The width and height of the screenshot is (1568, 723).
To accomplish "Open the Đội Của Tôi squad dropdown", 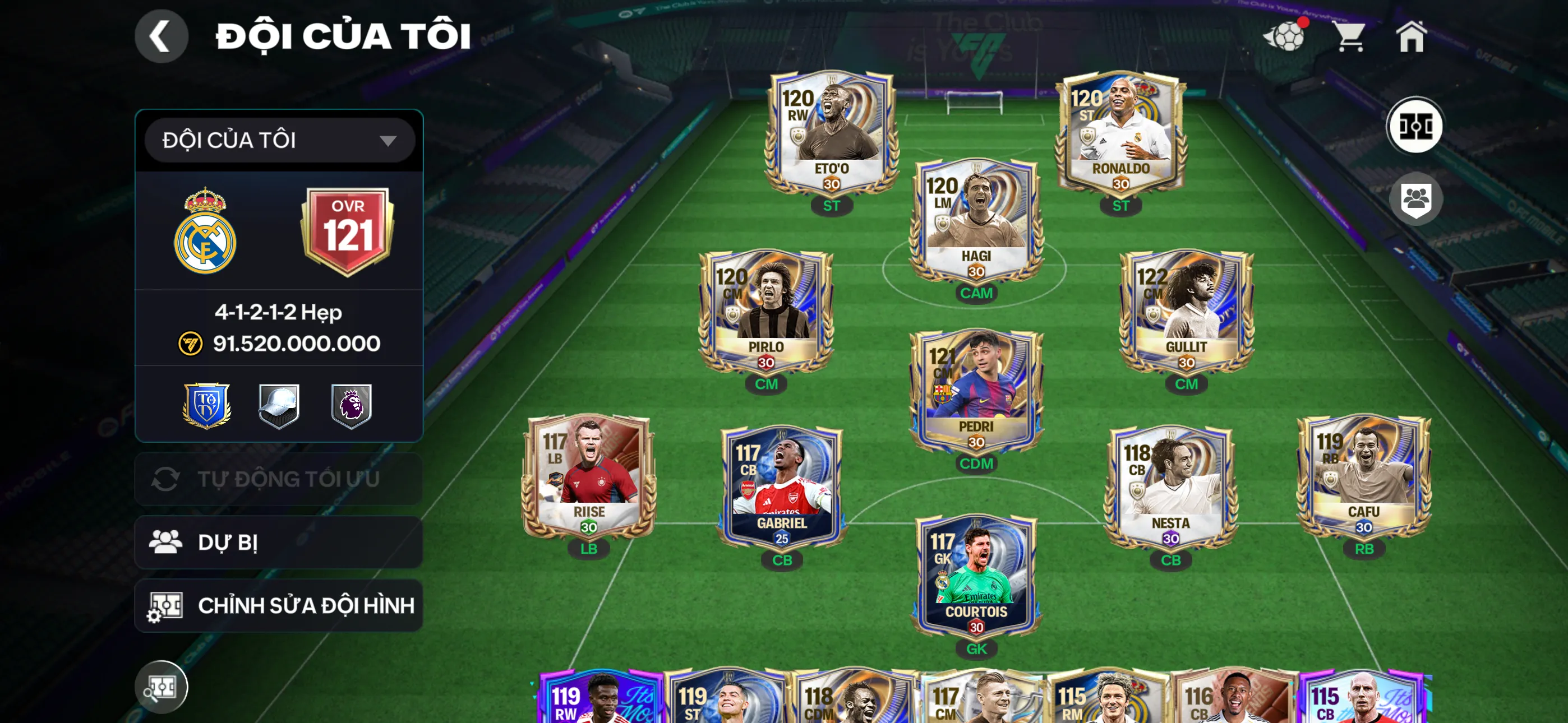I will [279, 141].
